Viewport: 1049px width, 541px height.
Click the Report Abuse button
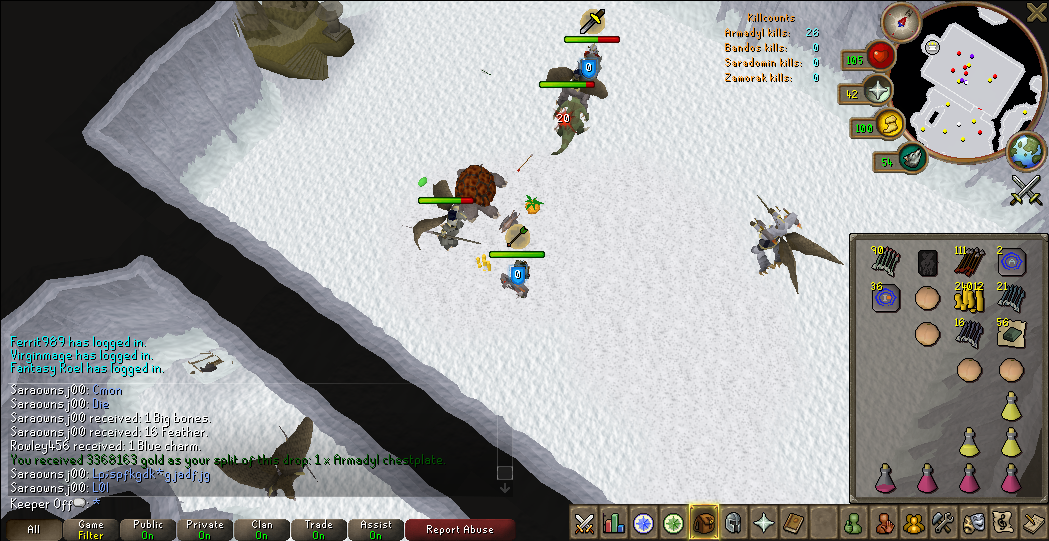pos(461,529)
